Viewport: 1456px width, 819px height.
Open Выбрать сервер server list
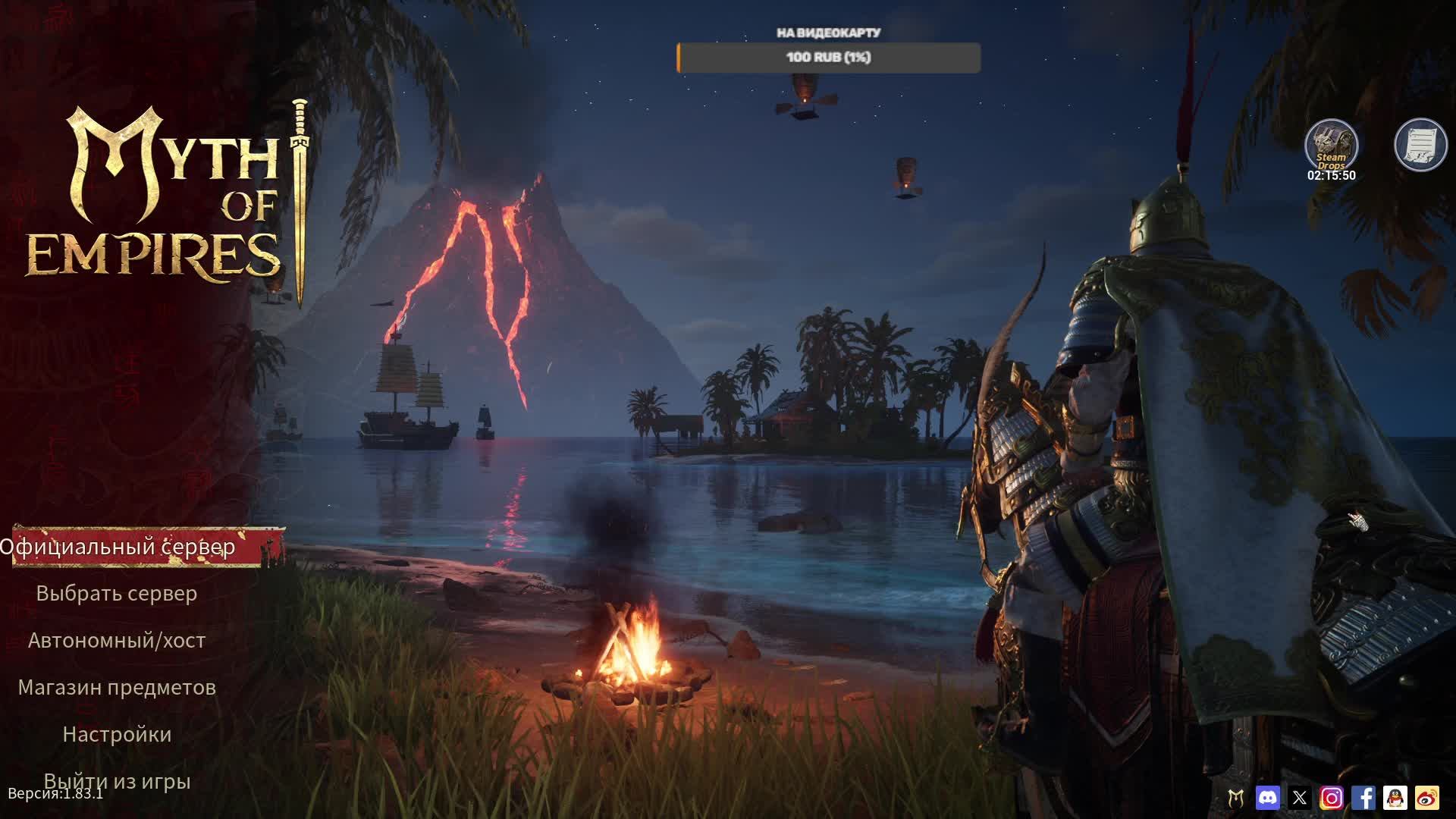(117, 594)
